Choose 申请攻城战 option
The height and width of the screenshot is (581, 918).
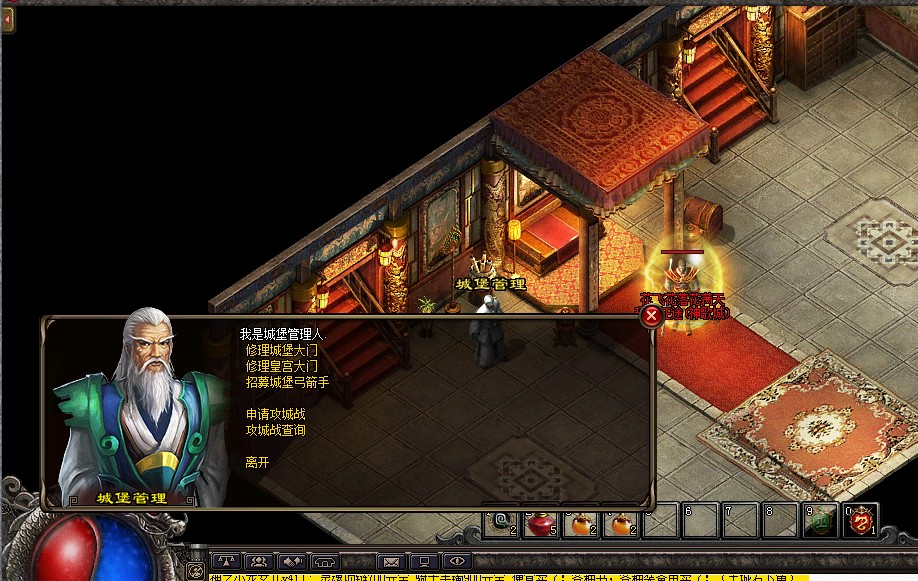point(276,414)
